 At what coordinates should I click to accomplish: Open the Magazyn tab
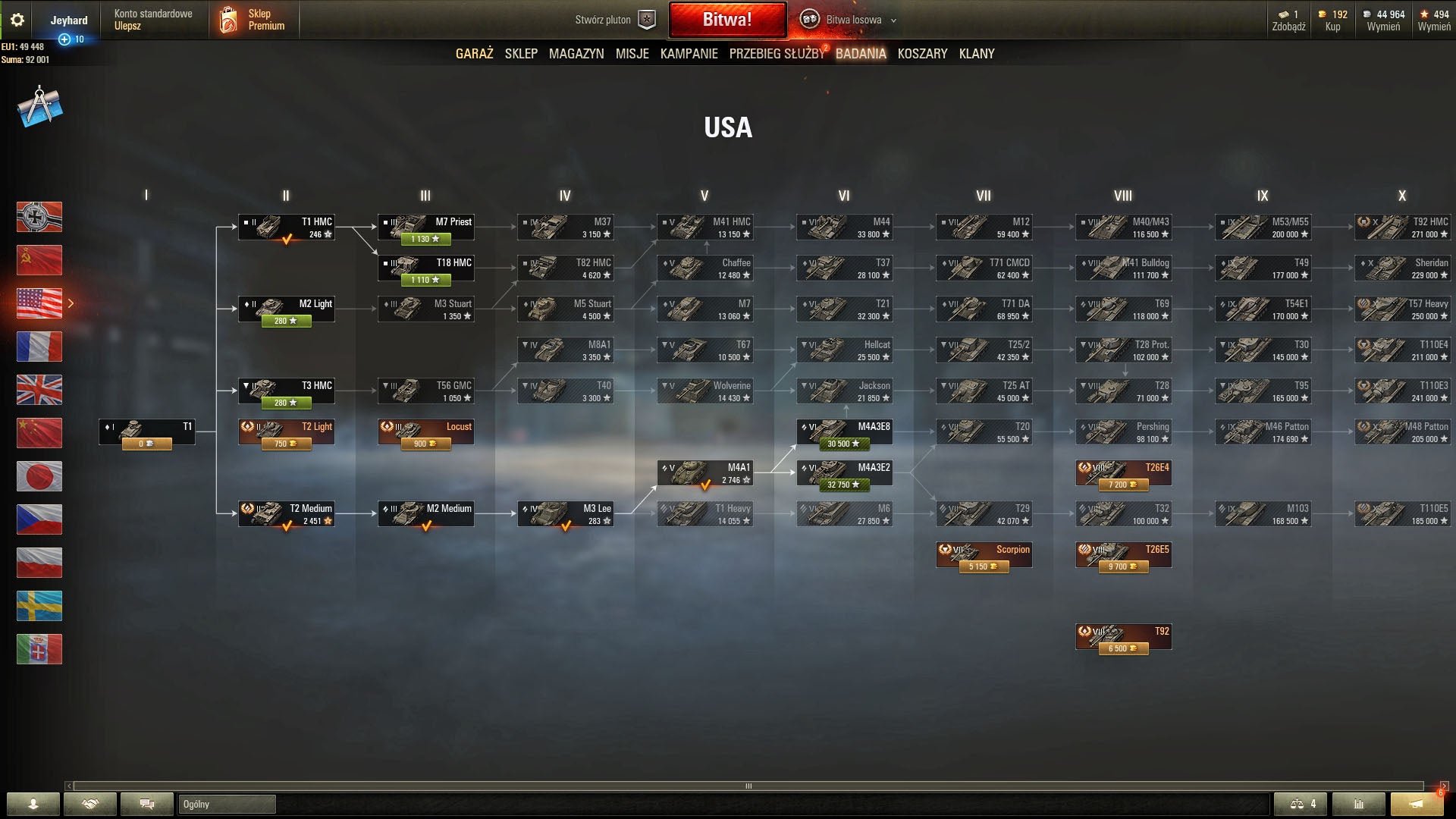576,54
